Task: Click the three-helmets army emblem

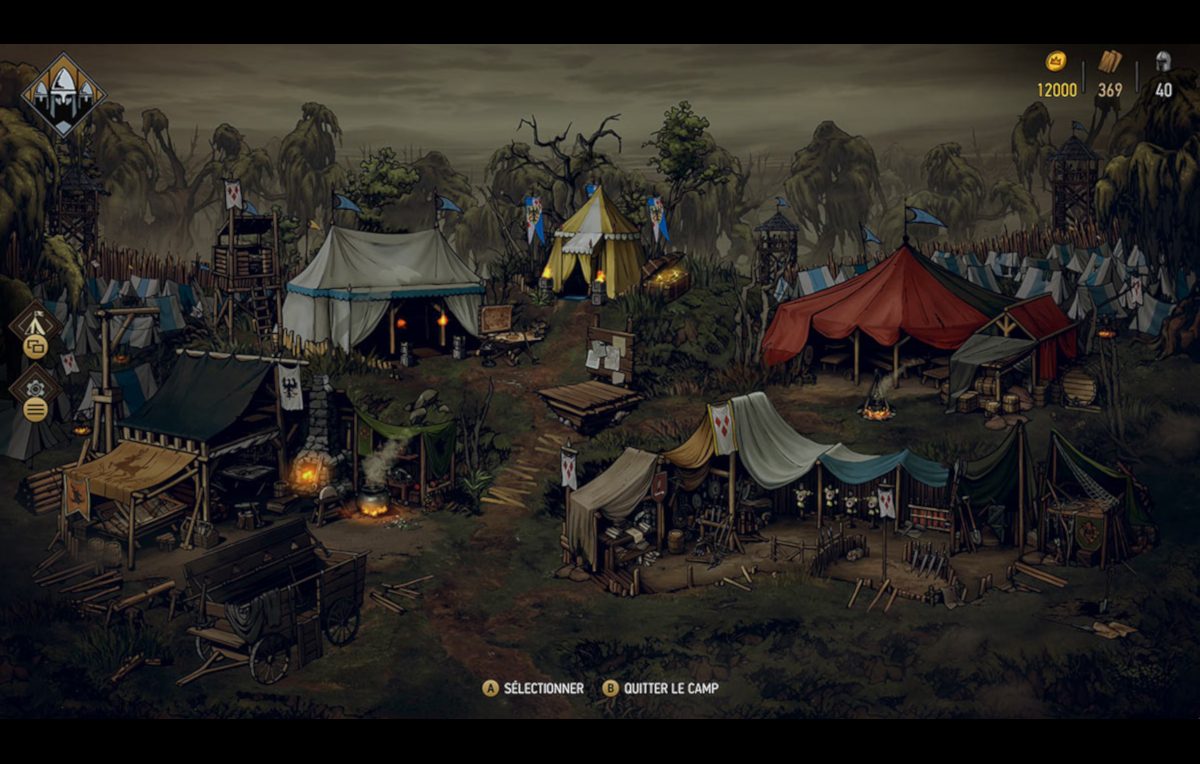Action: coord(64,94)
